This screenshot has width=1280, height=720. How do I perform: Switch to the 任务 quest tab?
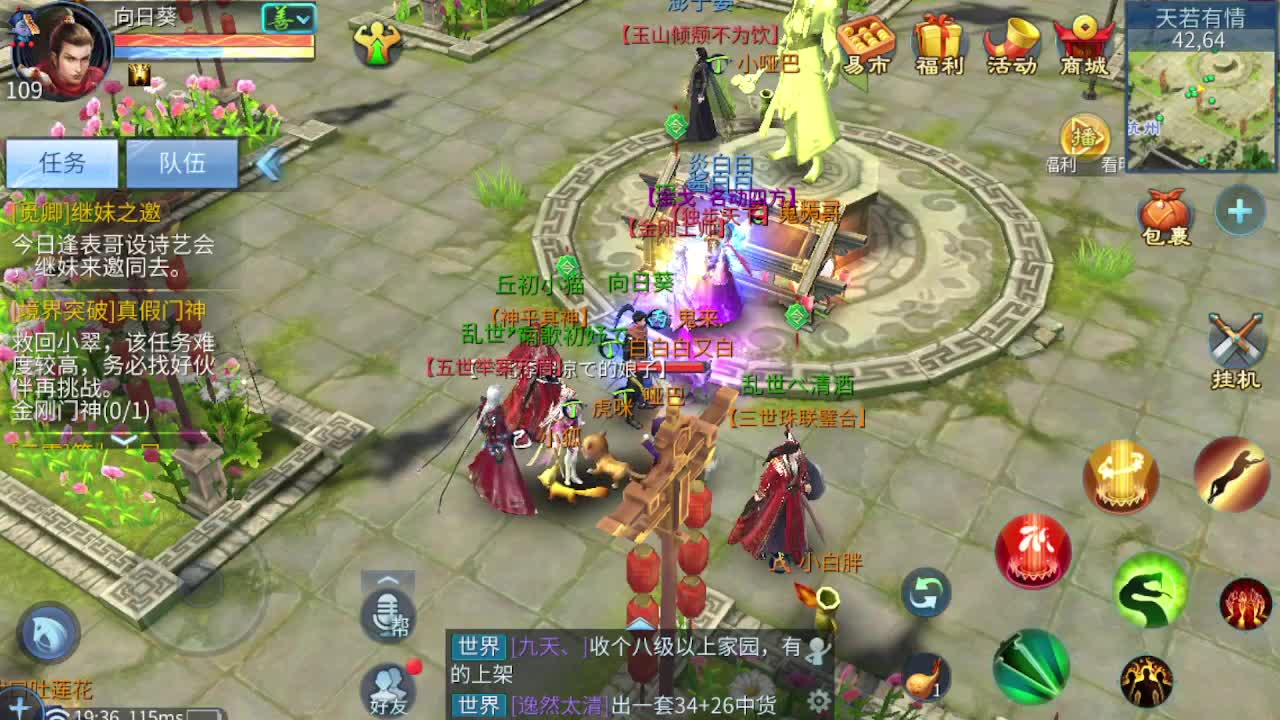(63, 163)
